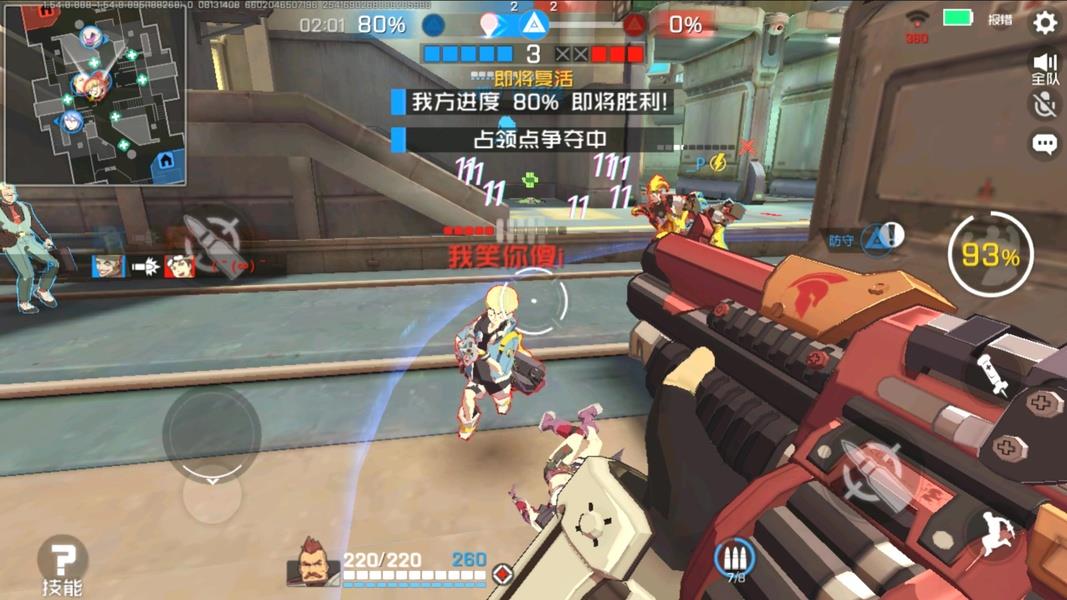
Task: Toggle the 全队 team voice speaker
Action: click(1044, 68)
